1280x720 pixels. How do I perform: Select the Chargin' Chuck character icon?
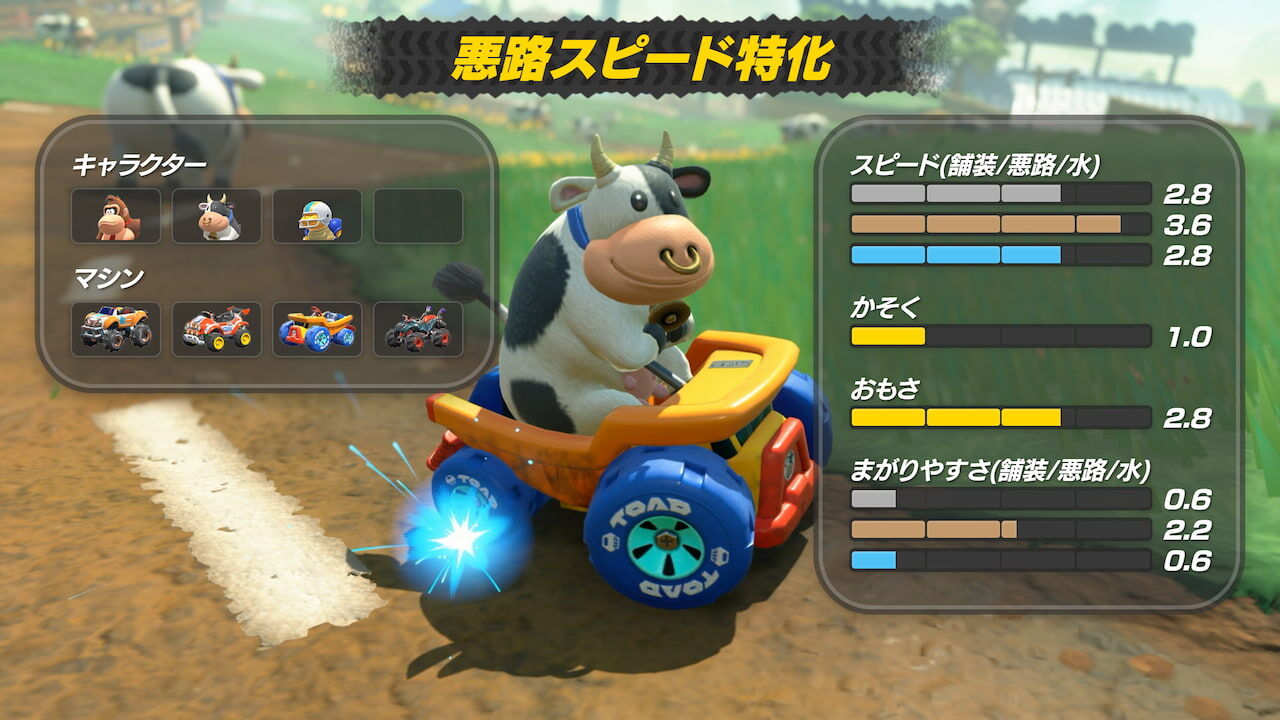[319, 218]
